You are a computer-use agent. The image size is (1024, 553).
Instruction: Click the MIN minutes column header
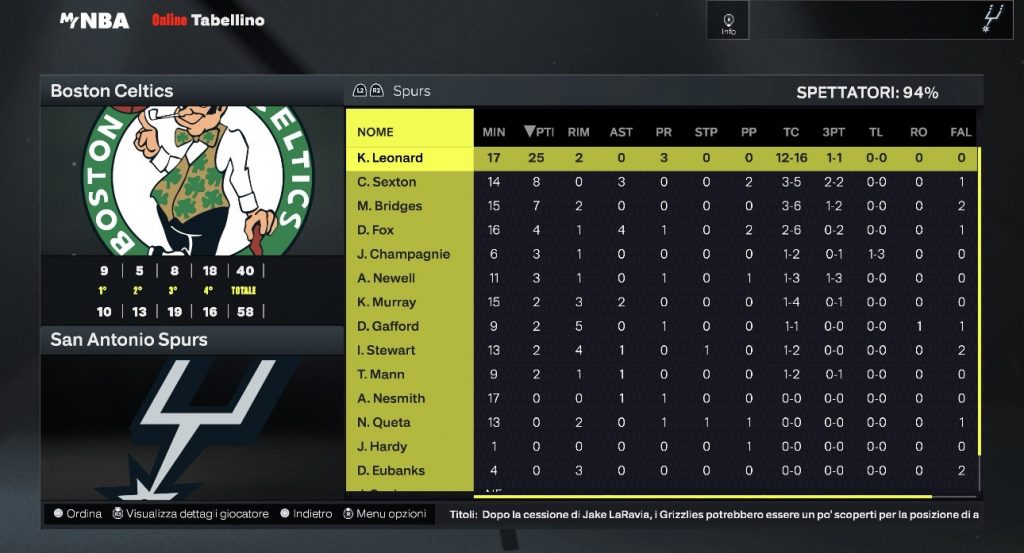click(494, 132)
